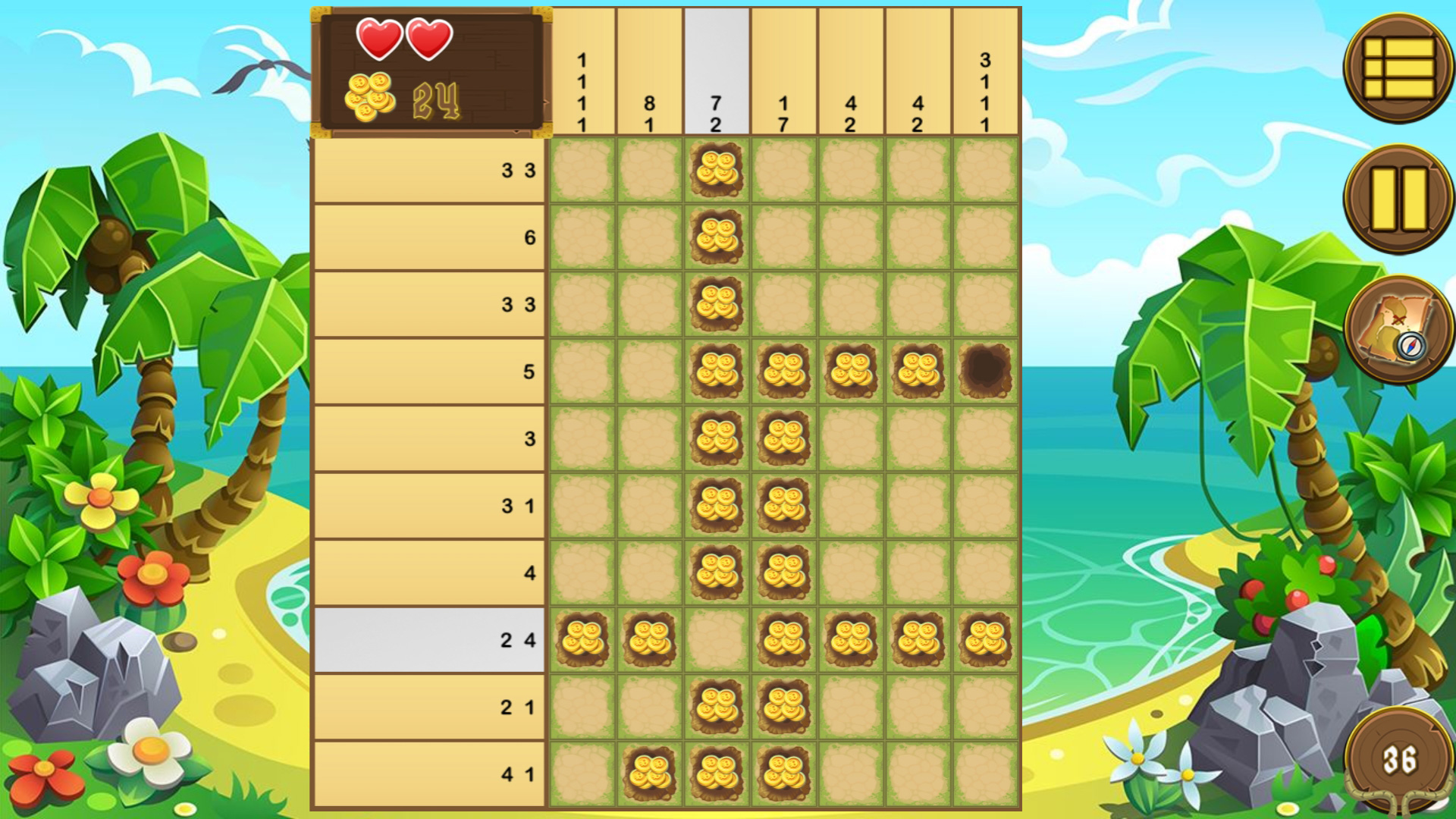The width and height of the screenshot is (1456, 819).
Task: Select the highlighted row header reading 2 4
Action: pos(428,641)
